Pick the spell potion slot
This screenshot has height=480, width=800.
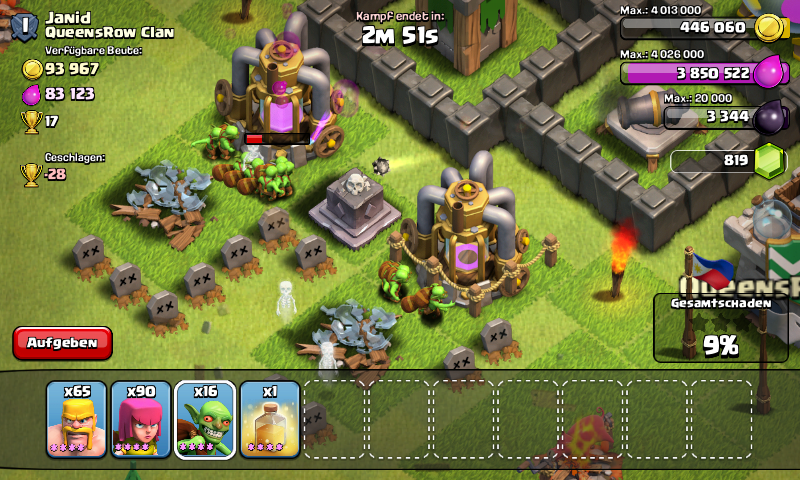point(269,419)
